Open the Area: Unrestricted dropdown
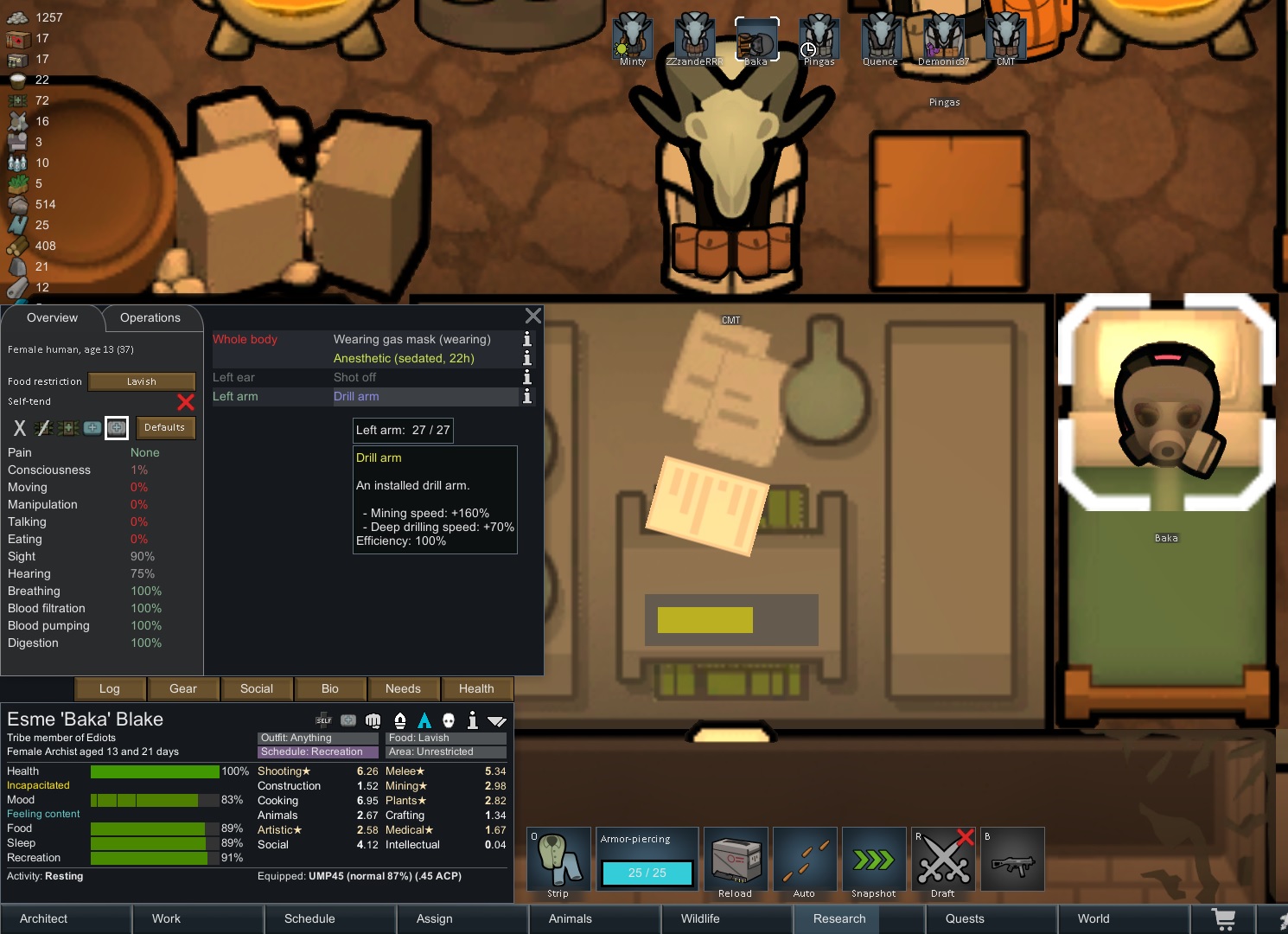This screenshot has height=934, width=1288. [x=445, y=752]
